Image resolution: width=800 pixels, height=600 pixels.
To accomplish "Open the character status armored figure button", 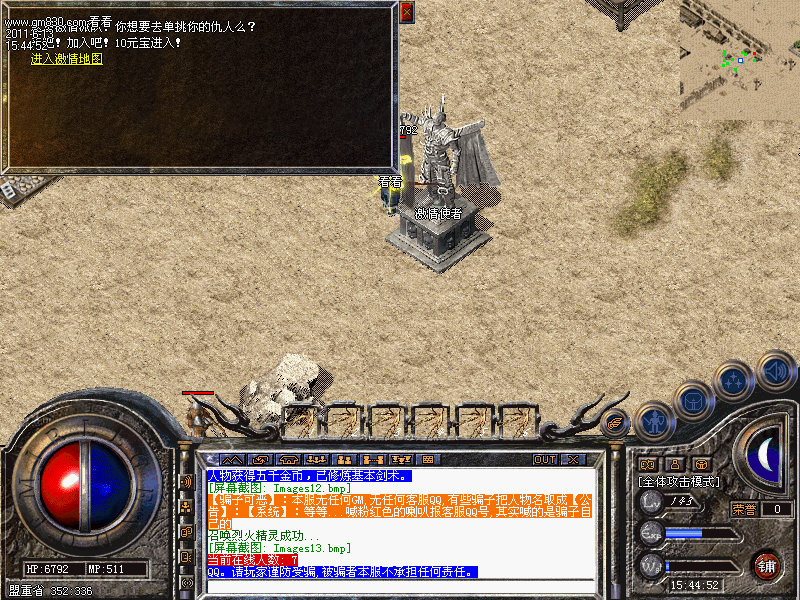I will (654, 420).
